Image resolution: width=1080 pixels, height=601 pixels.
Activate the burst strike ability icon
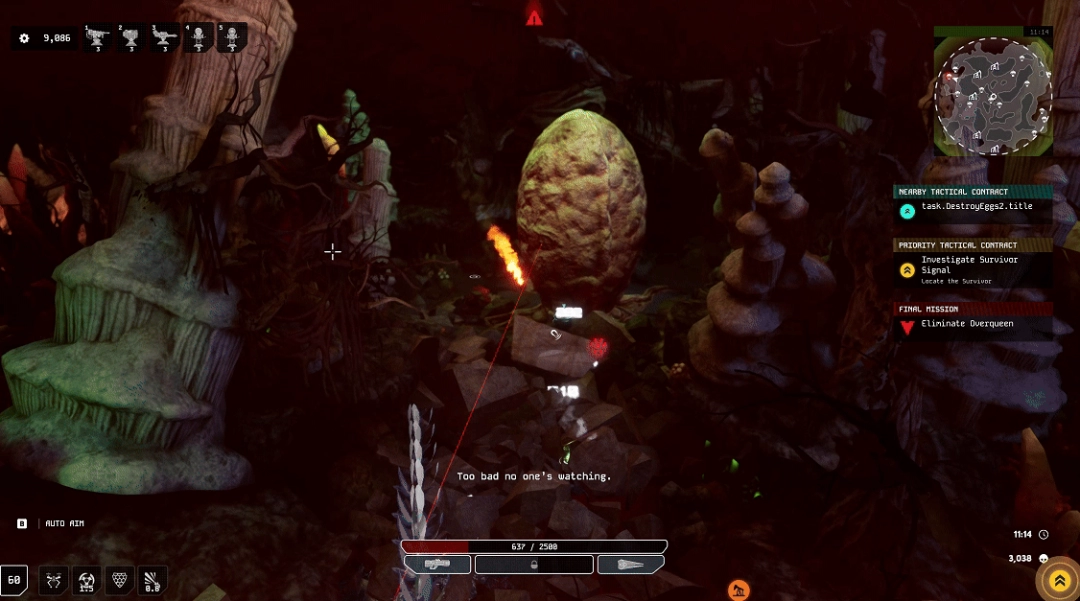pos(152,580)
